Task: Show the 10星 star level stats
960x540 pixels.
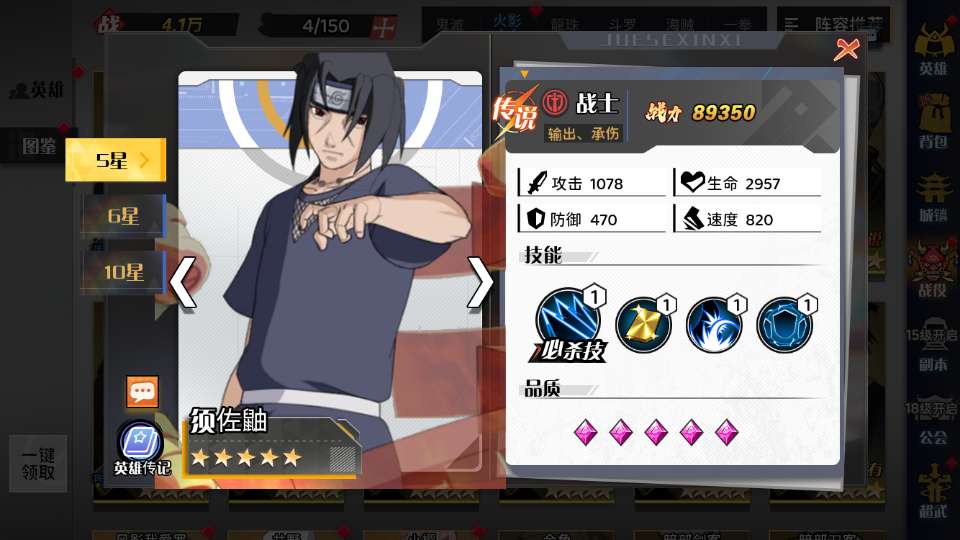Action: pos(123,271)
